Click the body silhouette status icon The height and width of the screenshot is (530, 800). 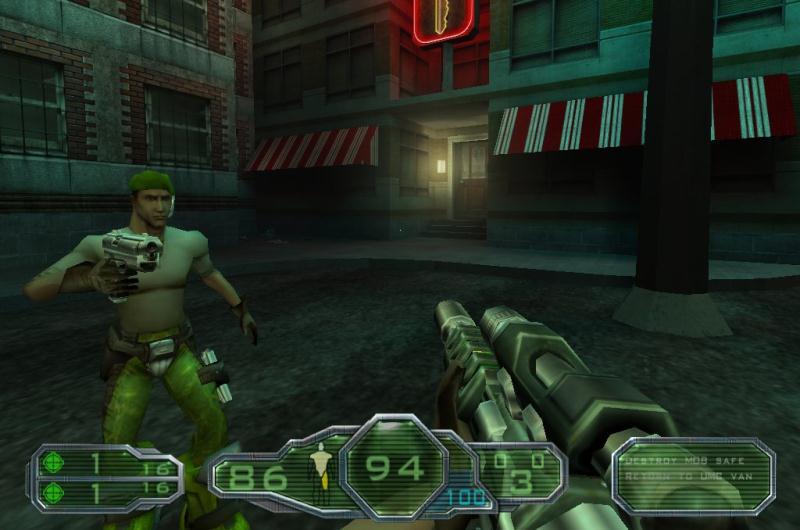click(321, 470)
